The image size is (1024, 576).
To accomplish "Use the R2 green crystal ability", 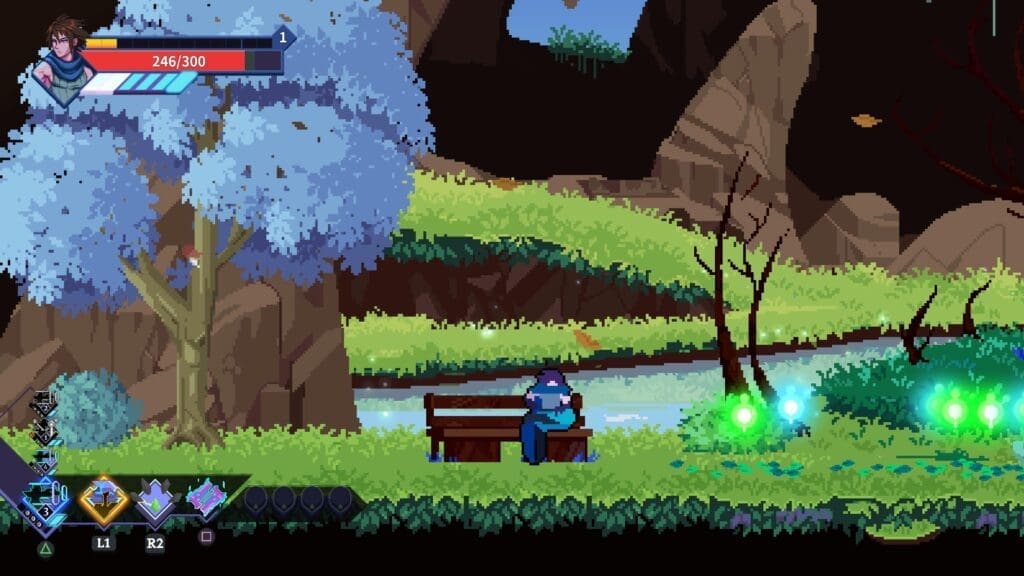I will click(x=155, y=500).
